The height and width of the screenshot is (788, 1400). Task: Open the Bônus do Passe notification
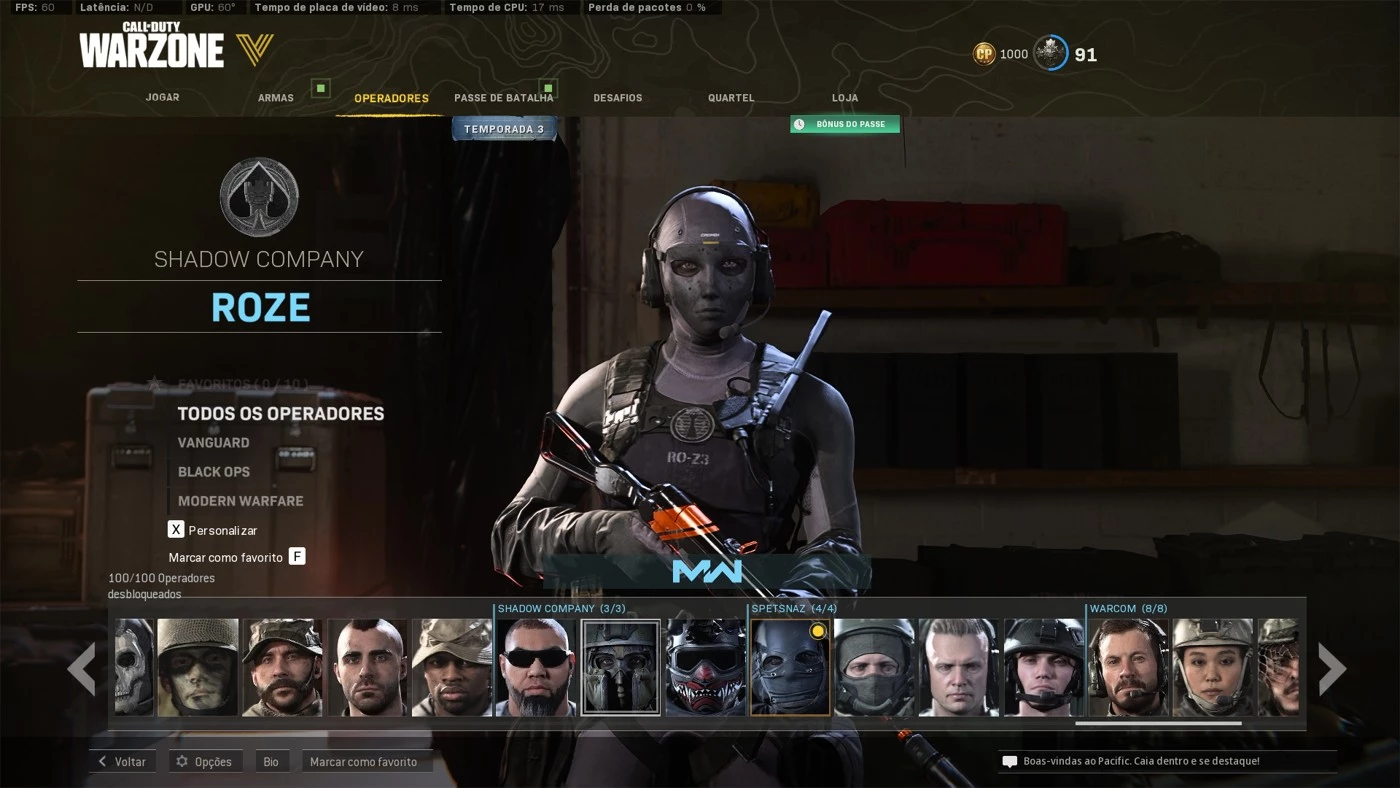845,124
